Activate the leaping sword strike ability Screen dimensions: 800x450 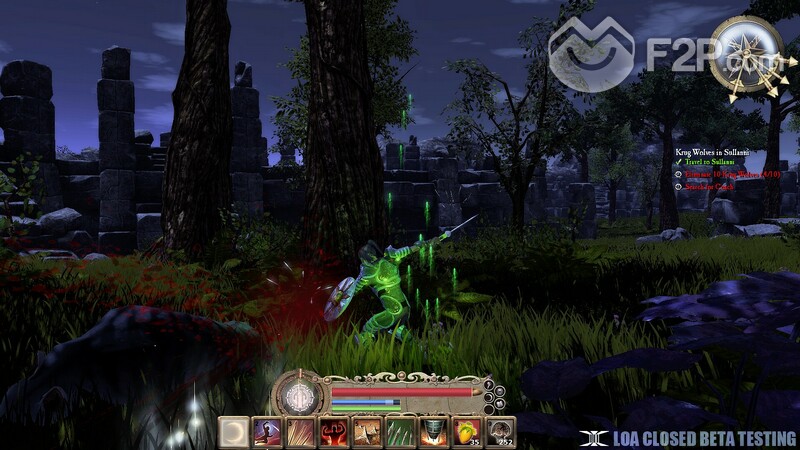click(x=267, y=431)
